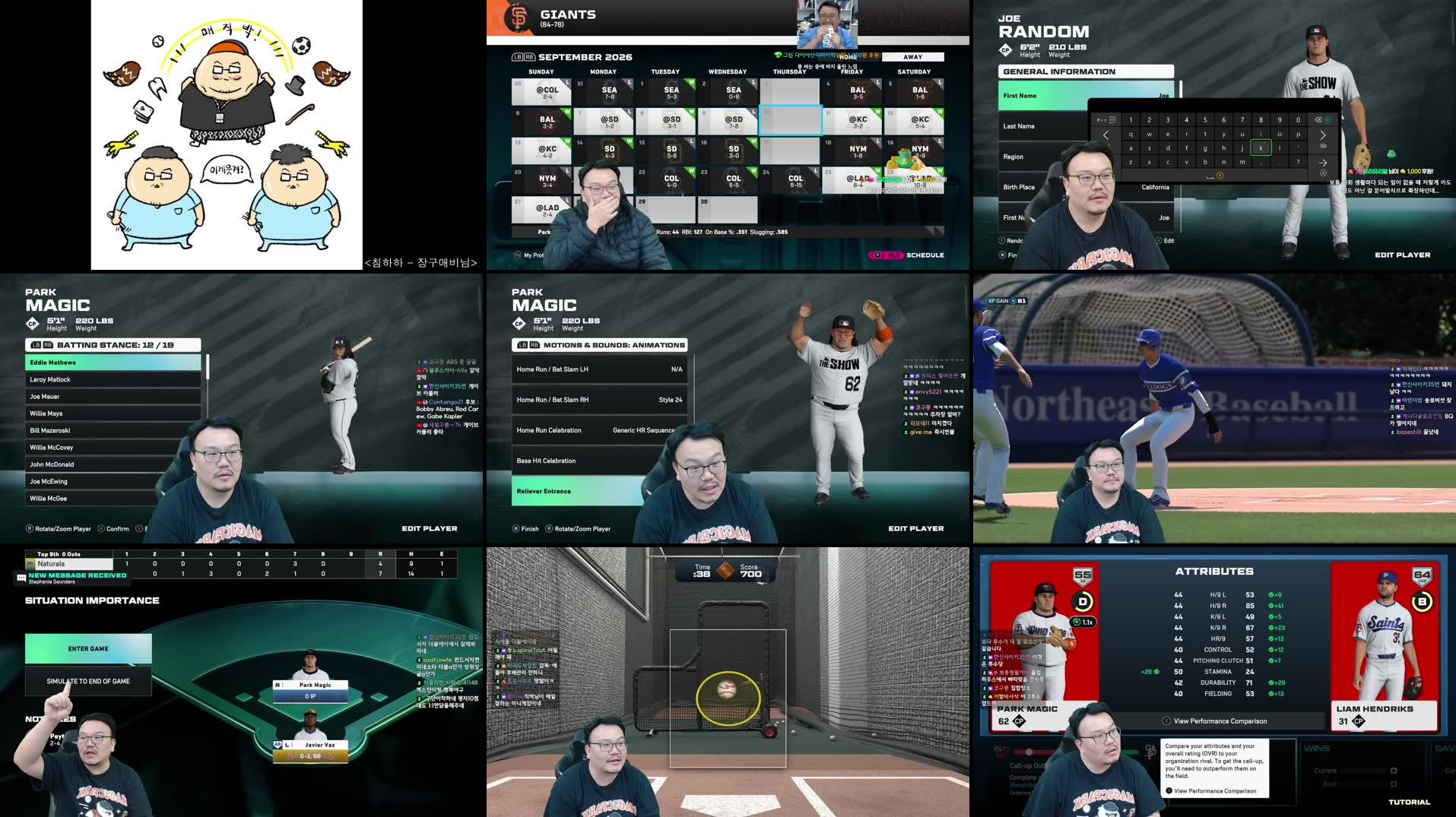Click the ENTER GAME button
Screen dimensions: 1456x817
pyautogui.click(x=88, y=648)
